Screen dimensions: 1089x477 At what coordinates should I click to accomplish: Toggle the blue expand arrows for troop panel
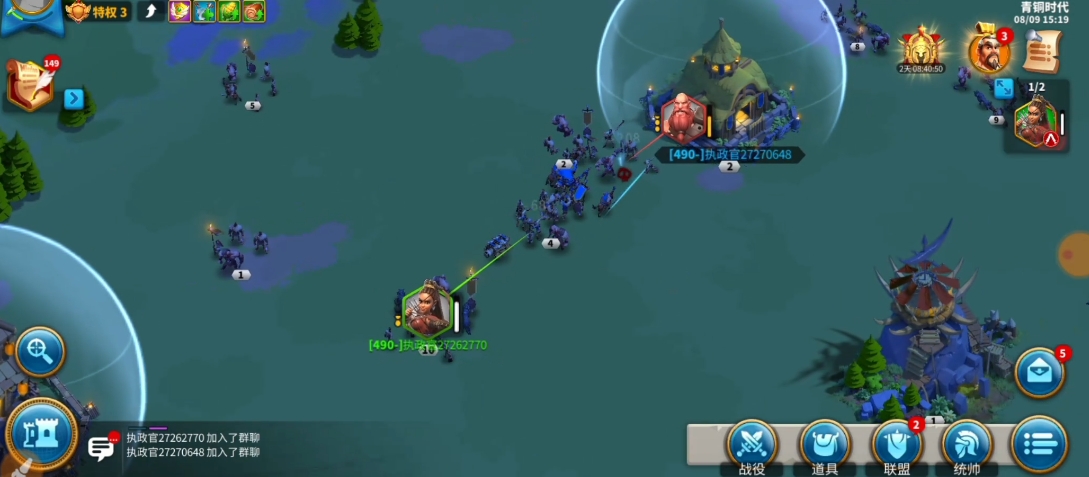1003,88
